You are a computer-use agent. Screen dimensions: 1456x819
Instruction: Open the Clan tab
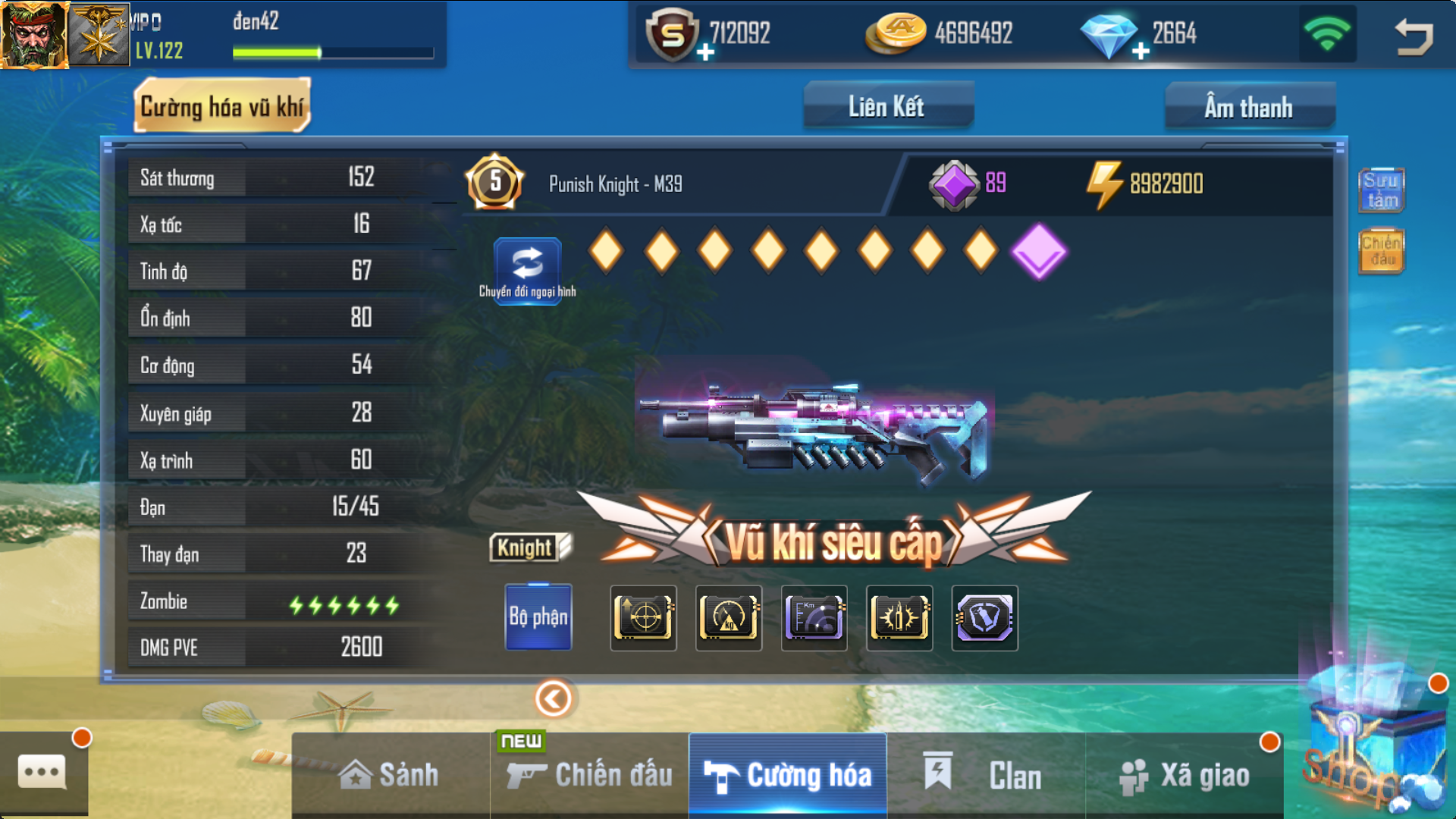[x=985, y=775]
